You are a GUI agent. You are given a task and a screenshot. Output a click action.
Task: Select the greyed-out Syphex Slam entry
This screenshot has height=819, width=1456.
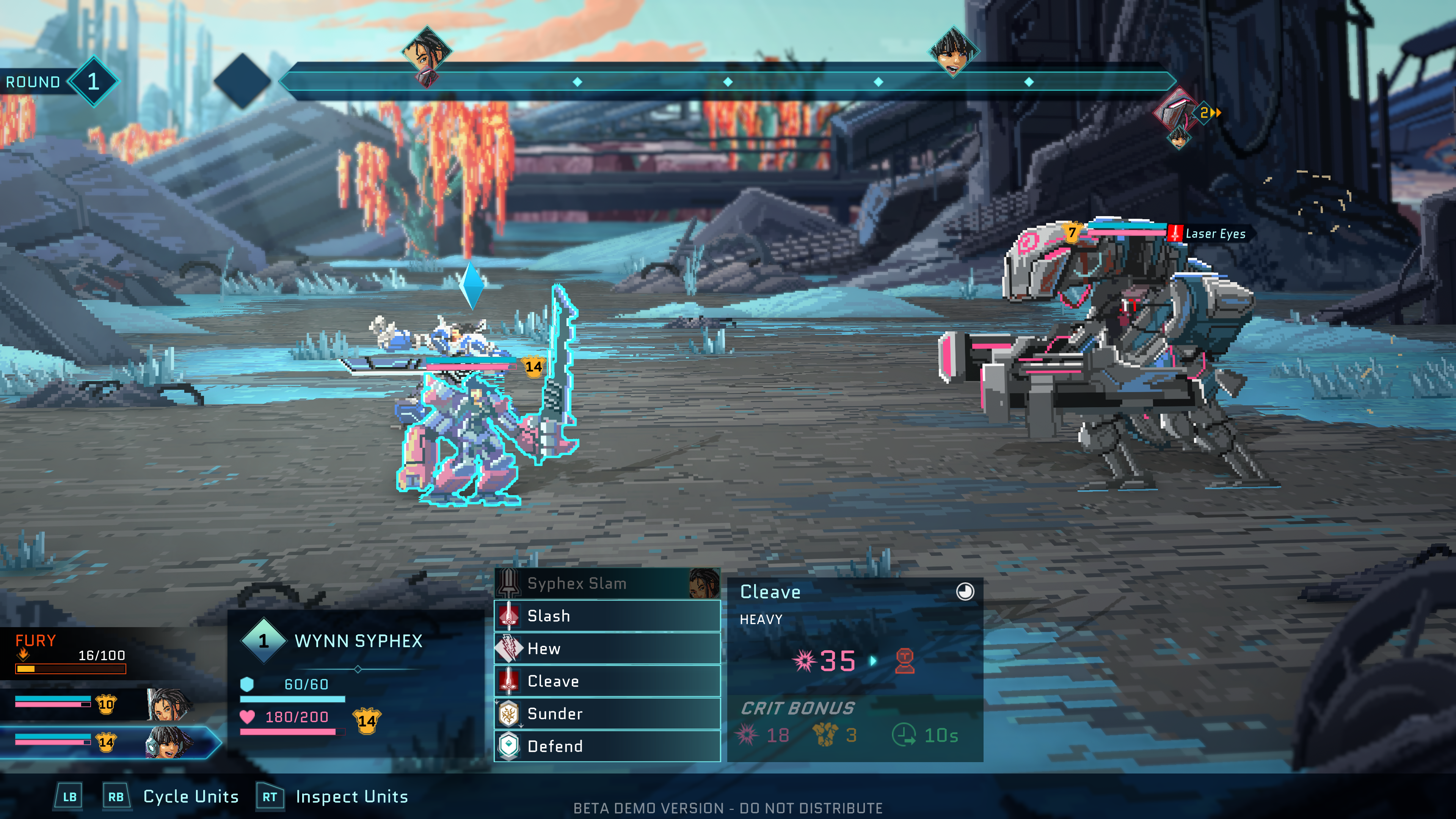[607, 583]
